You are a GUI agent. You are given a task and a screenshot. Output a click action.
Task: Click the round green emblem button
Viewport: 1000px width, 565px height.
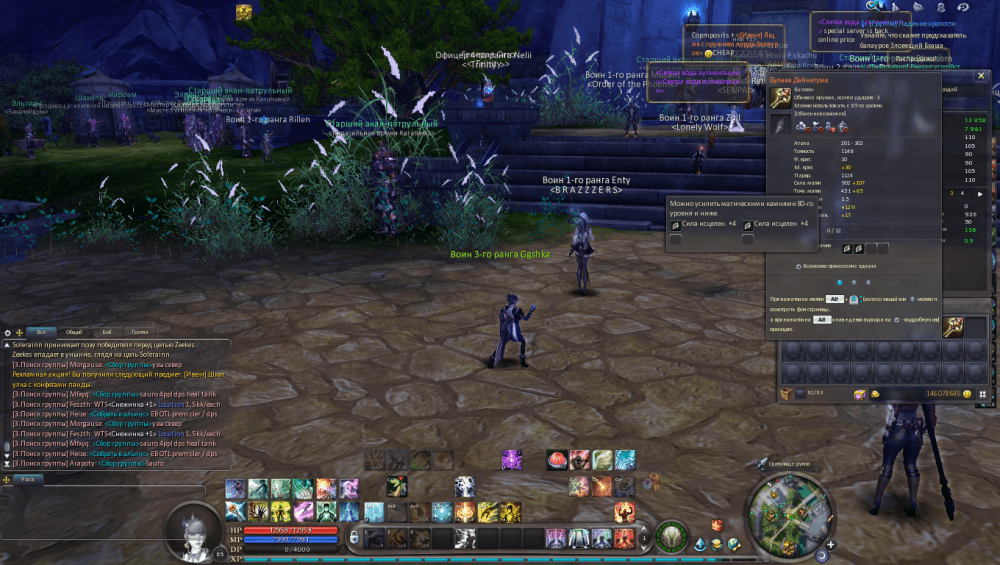[671, 536]
